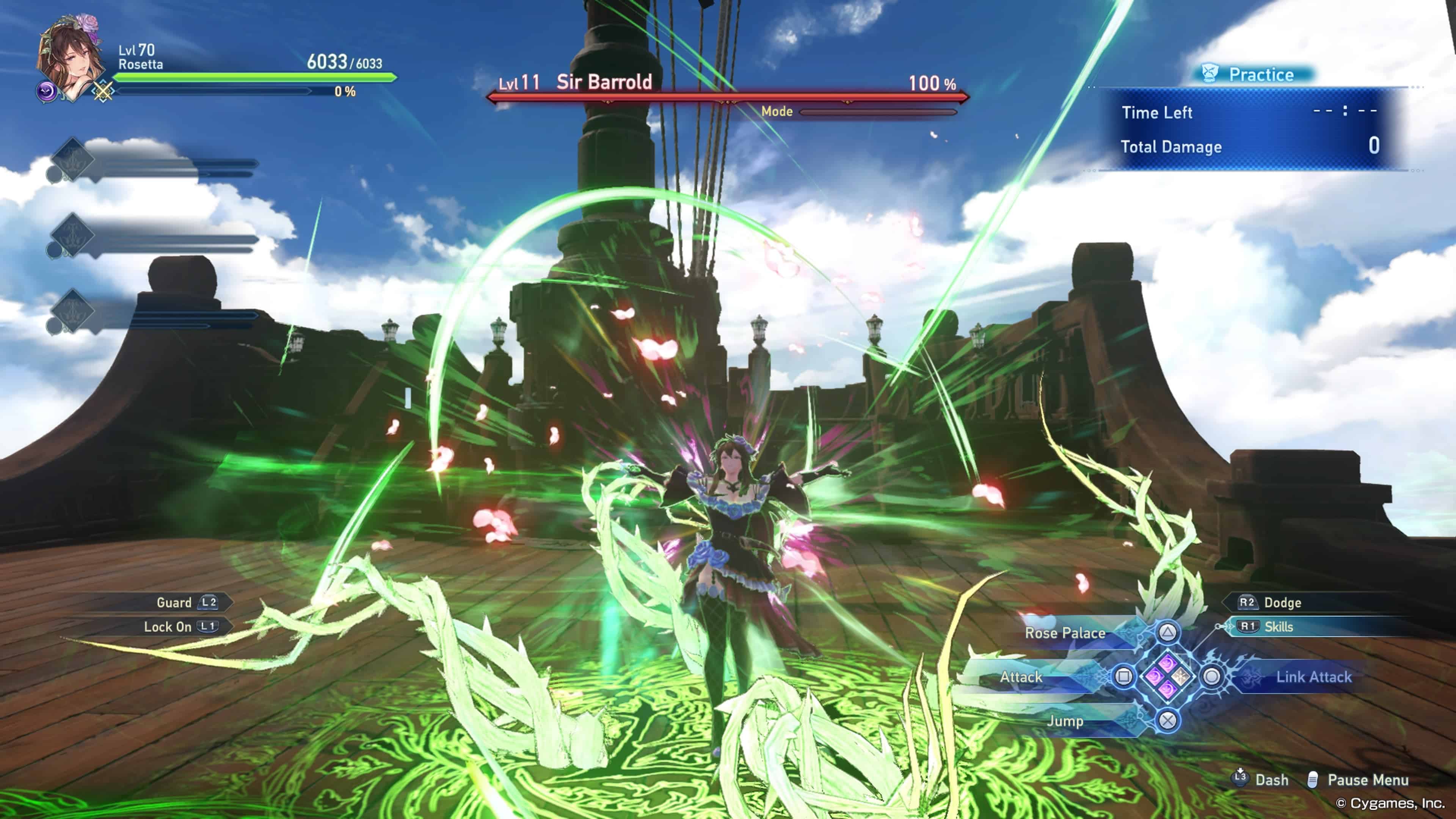Image resolution: width=1456 pixels, height=819 pixels.
Task: Click the central skill diamond icon
Action: pos(1168,676)
